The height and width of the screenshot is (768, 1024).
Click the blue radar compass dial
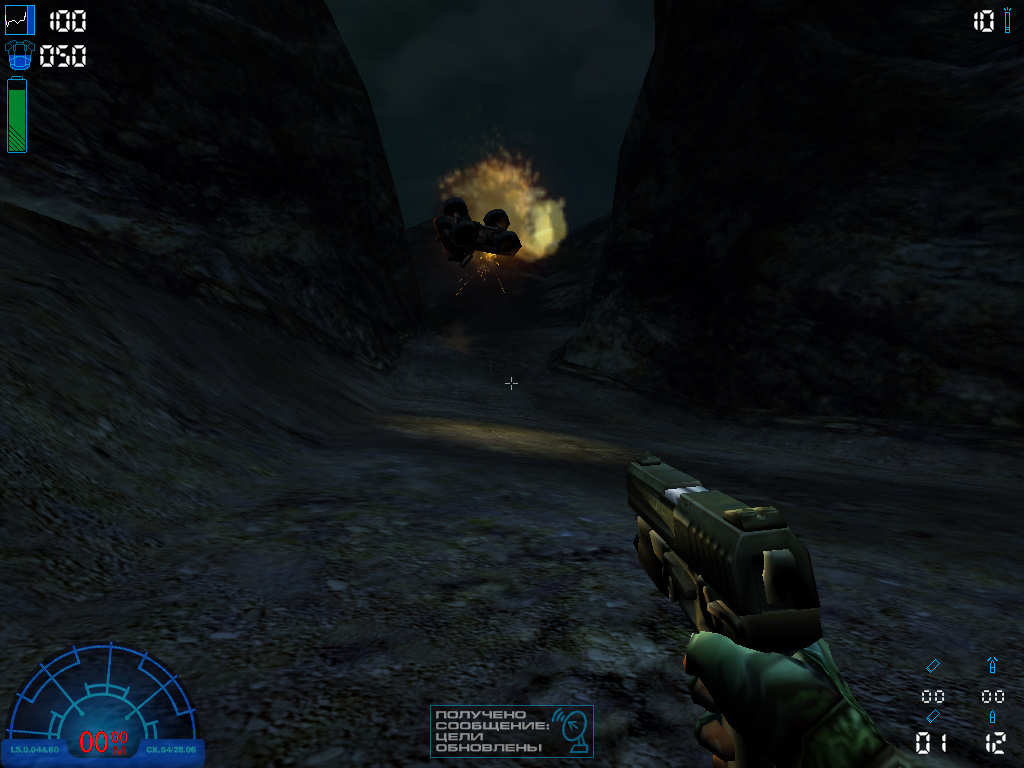coord(102,700)
